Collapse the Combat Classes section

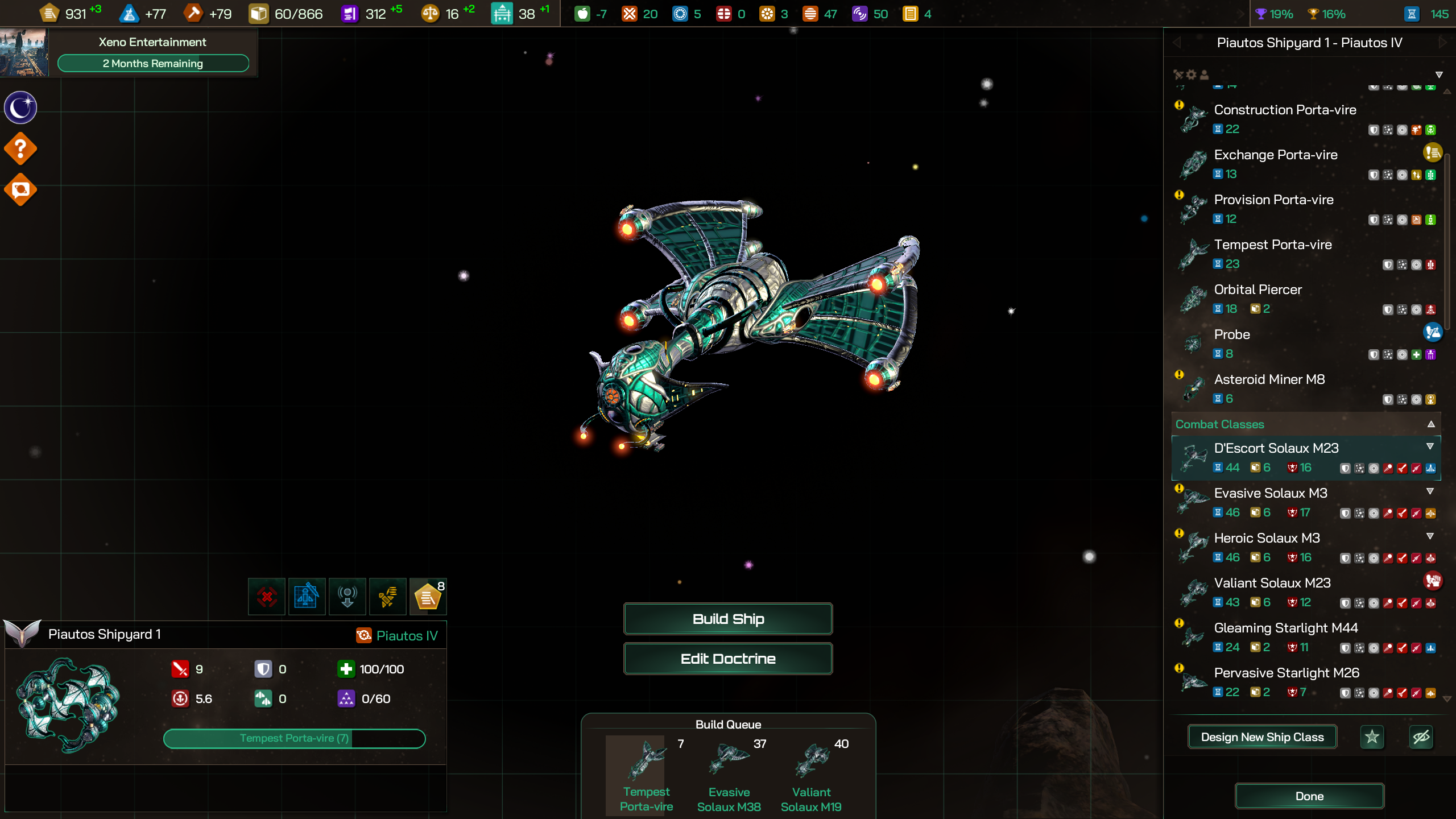click(1431, 424)
